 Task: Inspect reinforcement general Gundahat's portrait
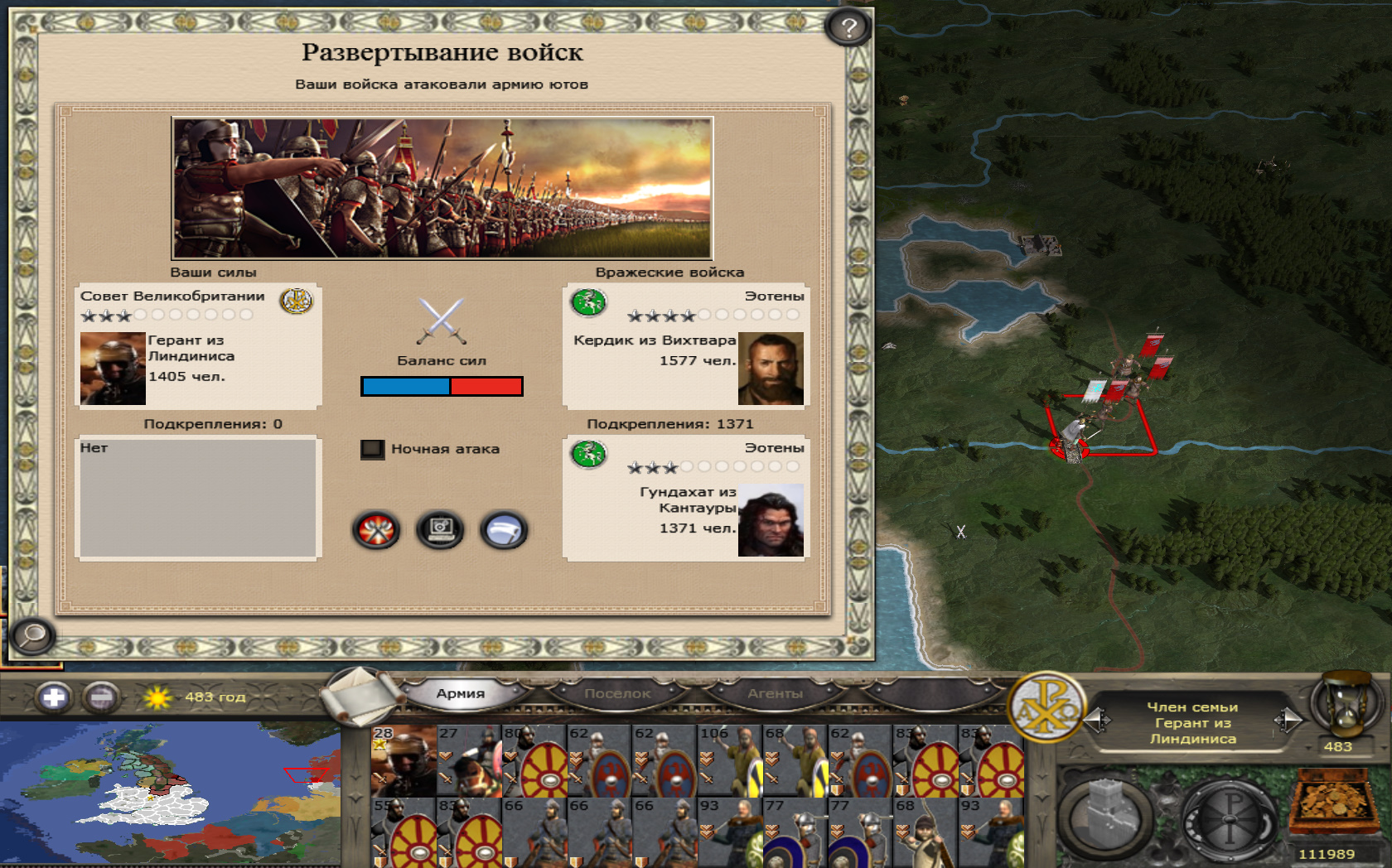(x=771, y=520)
